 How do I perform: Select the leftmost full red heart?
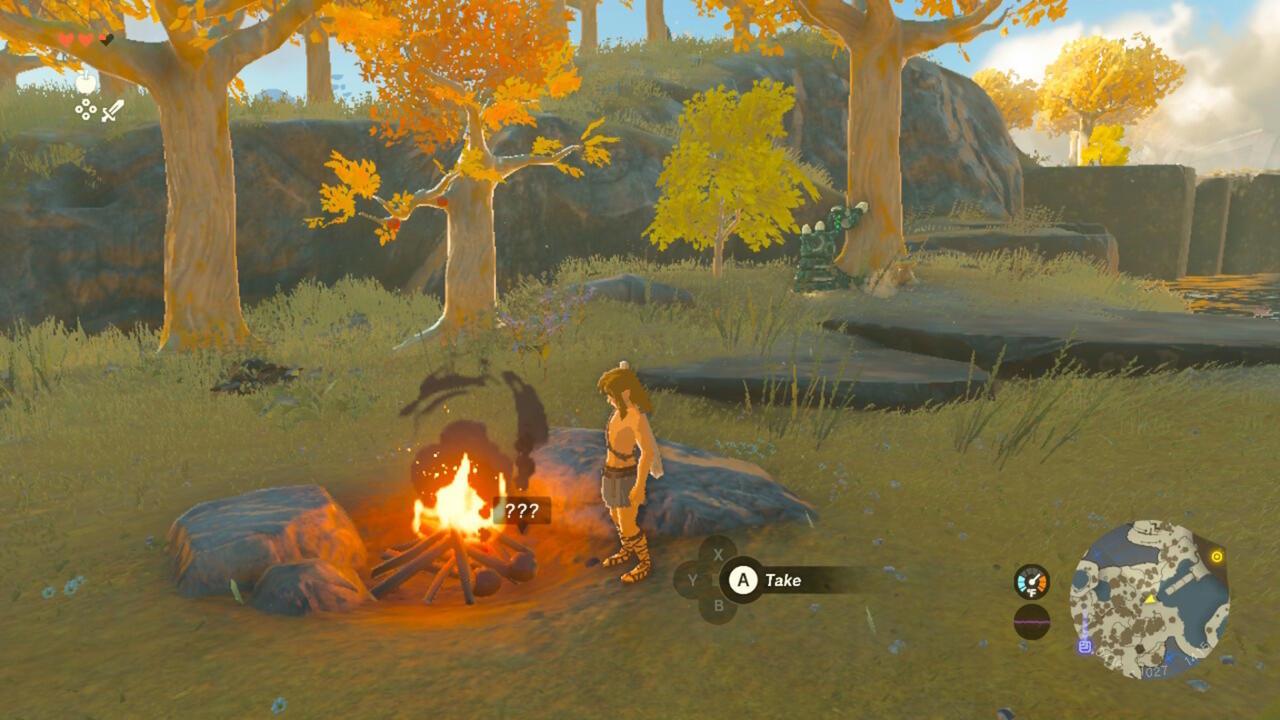pyautogui.click(x=66, y=38)
